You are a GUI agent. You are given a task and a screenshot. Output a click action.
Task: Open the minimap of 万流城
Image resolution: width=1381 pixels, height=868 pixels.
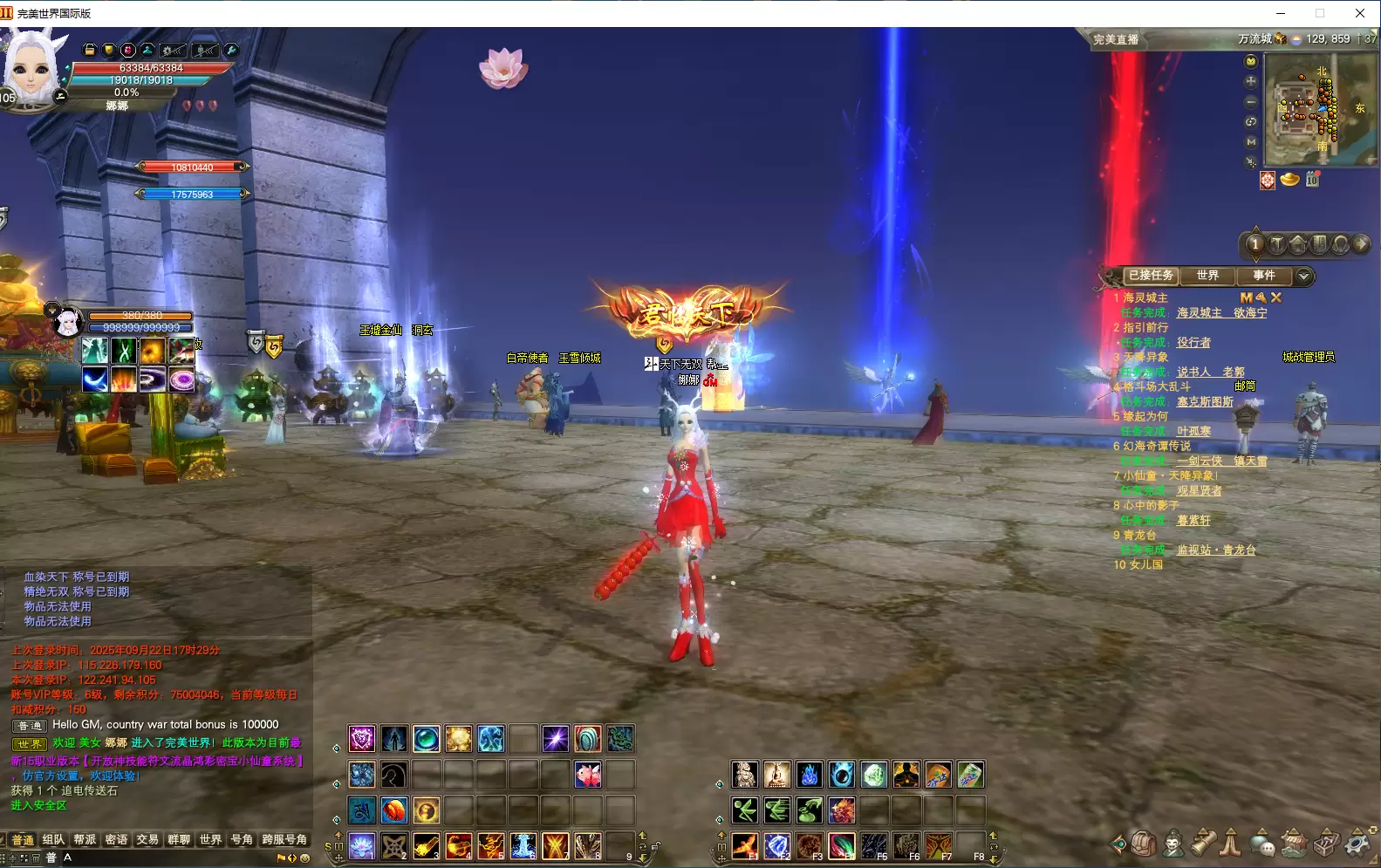click(1321, 110)
